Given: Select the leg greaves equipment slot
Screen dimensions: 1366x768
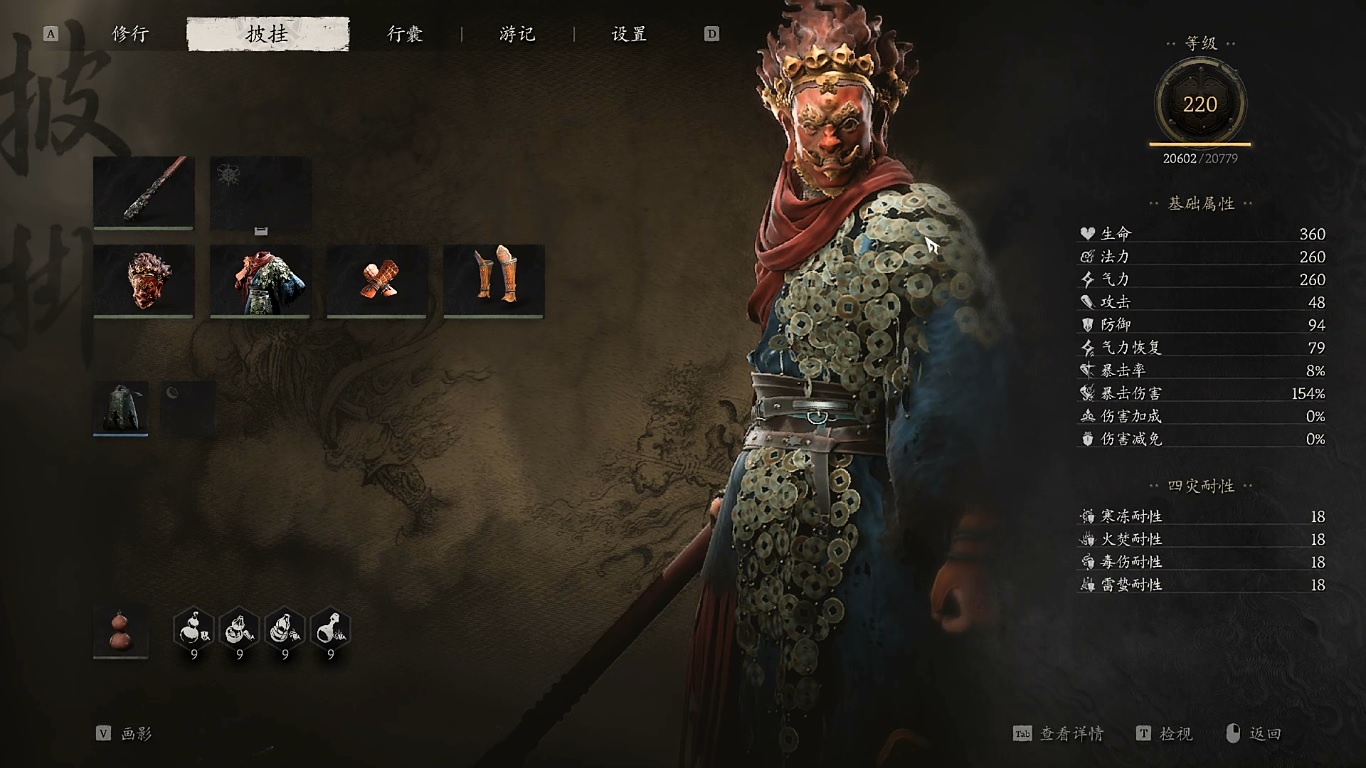Looking at the screenshot, I should (x=494, y=280).
